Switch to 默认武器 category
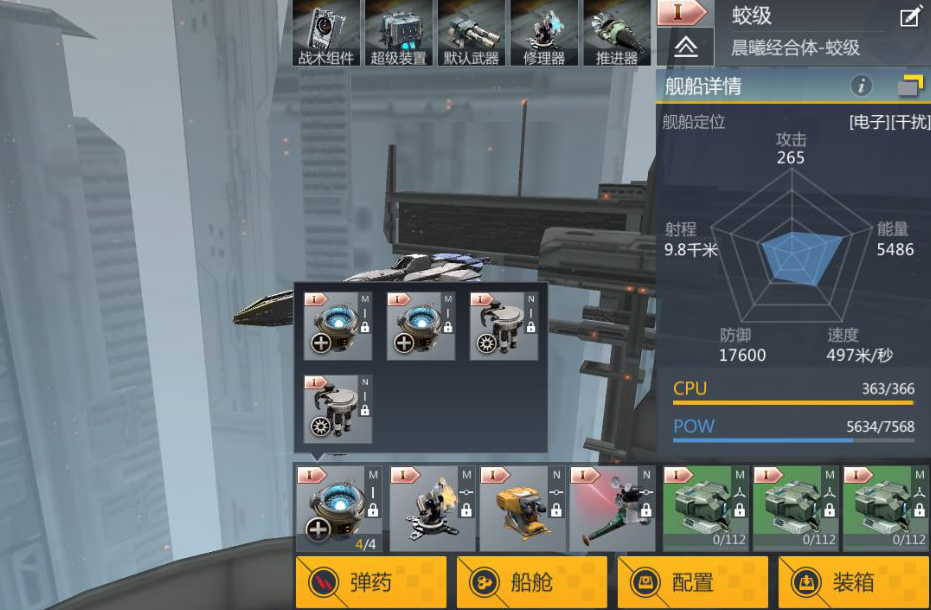The width and height of the screenshot is (931, 610). pyautogui.click(x=471, y=33)
